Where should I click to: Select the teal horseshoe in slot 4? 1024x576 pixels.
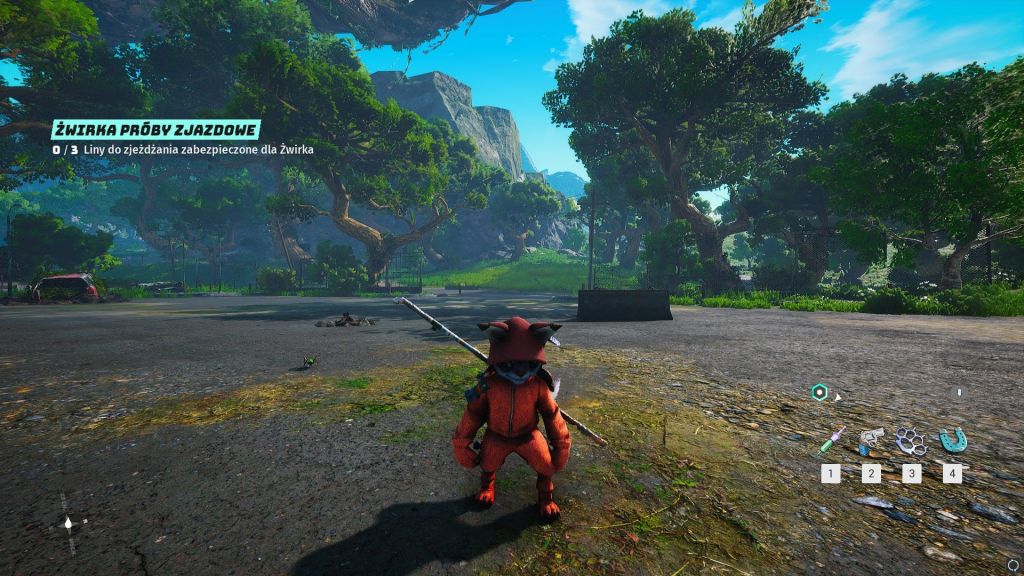[951, 439]
